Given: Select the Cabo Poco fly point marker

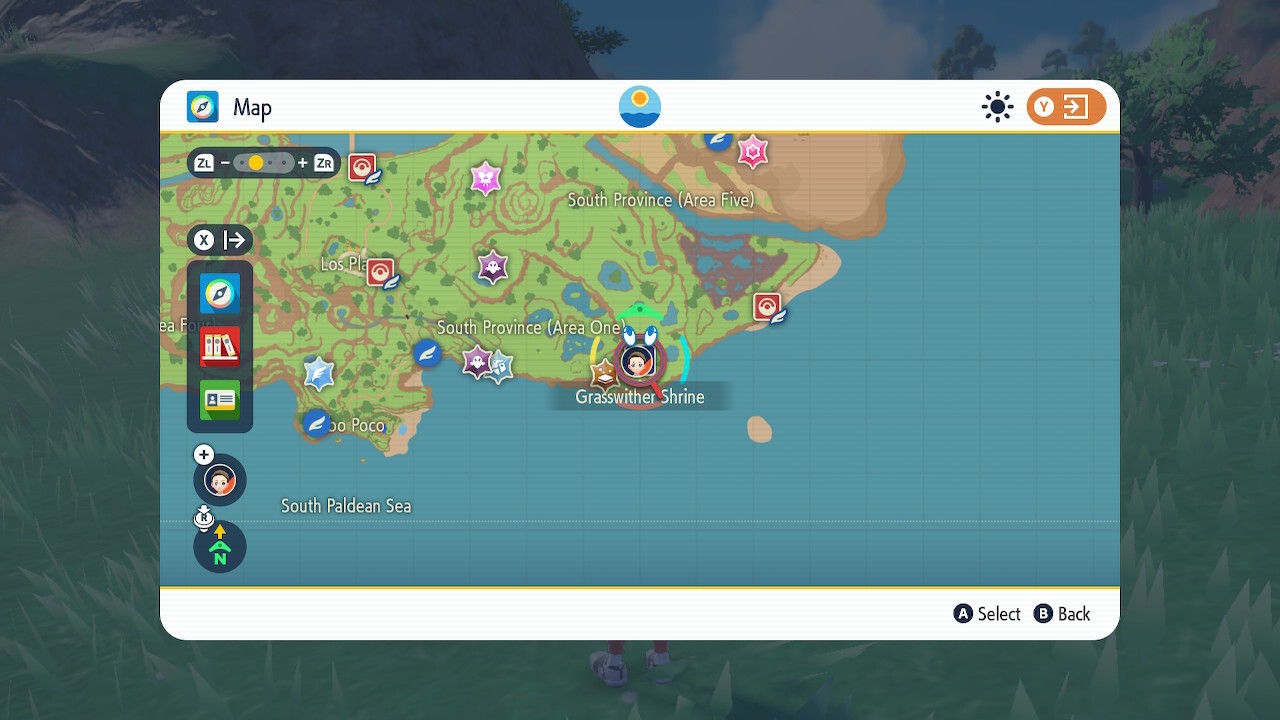Looking at the screenshot, I should tap(317, 423).
